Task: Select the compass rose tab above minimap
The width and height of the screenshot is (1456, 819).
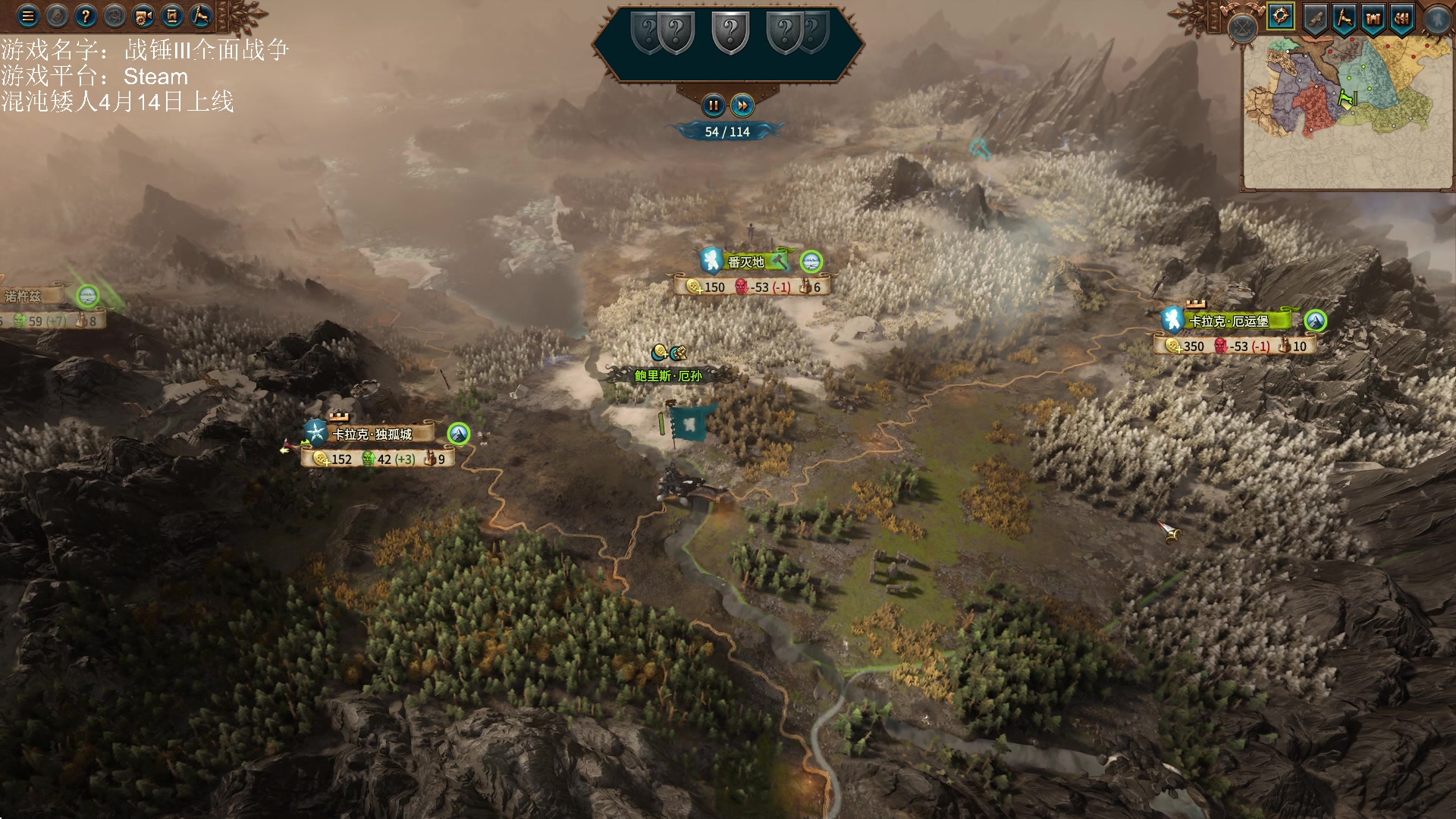Action: (1281, 17)
